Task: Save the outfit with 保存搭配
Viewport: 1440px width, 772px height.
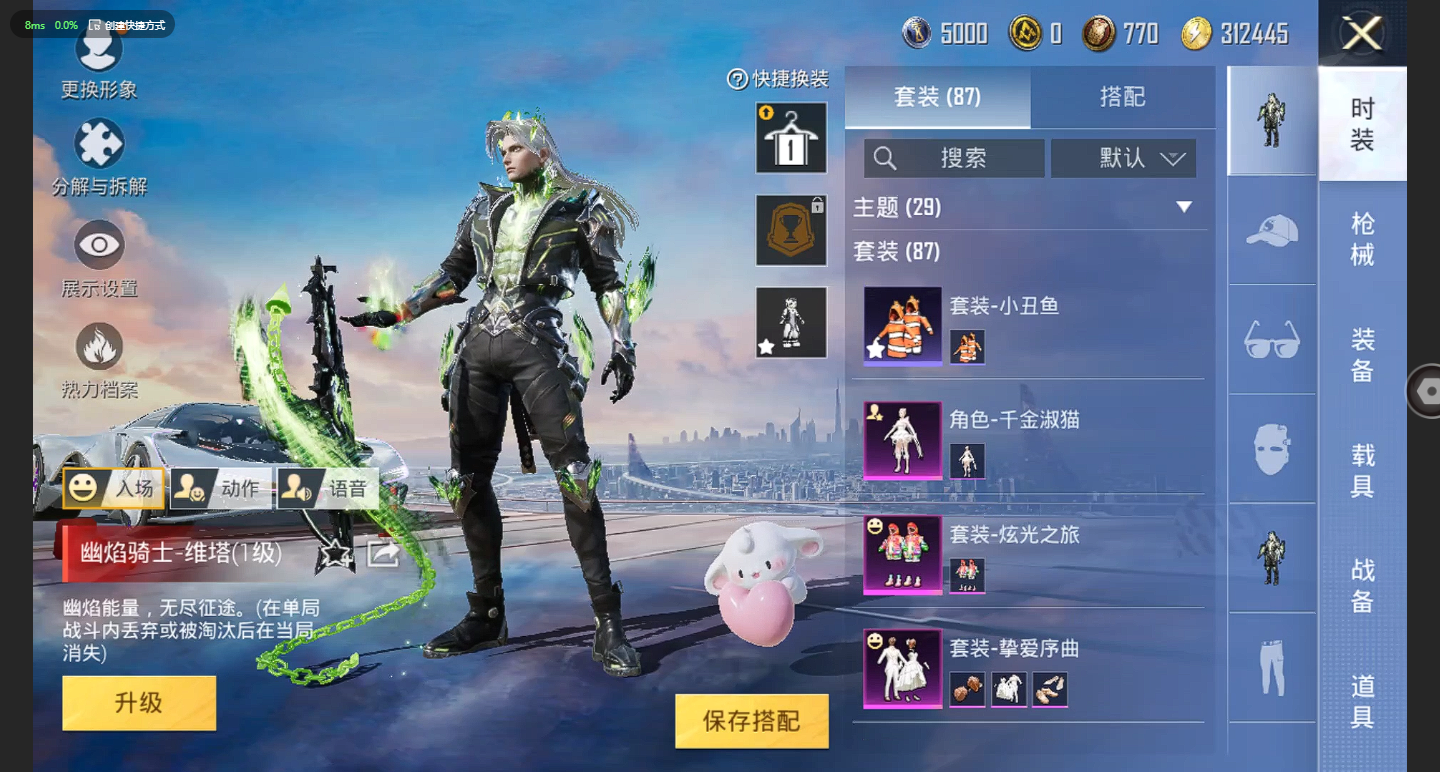Action: point(751,721)
